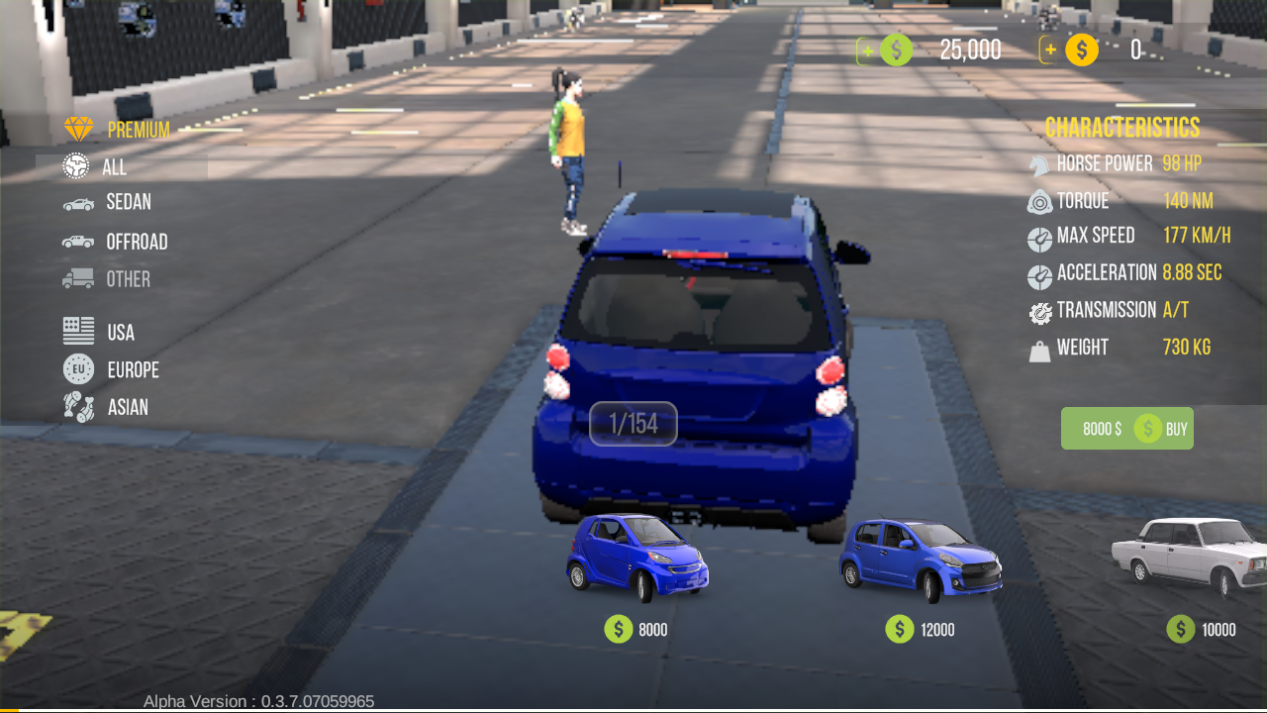
Task: Select the Asian cars filter
Action: coord(106,407)
